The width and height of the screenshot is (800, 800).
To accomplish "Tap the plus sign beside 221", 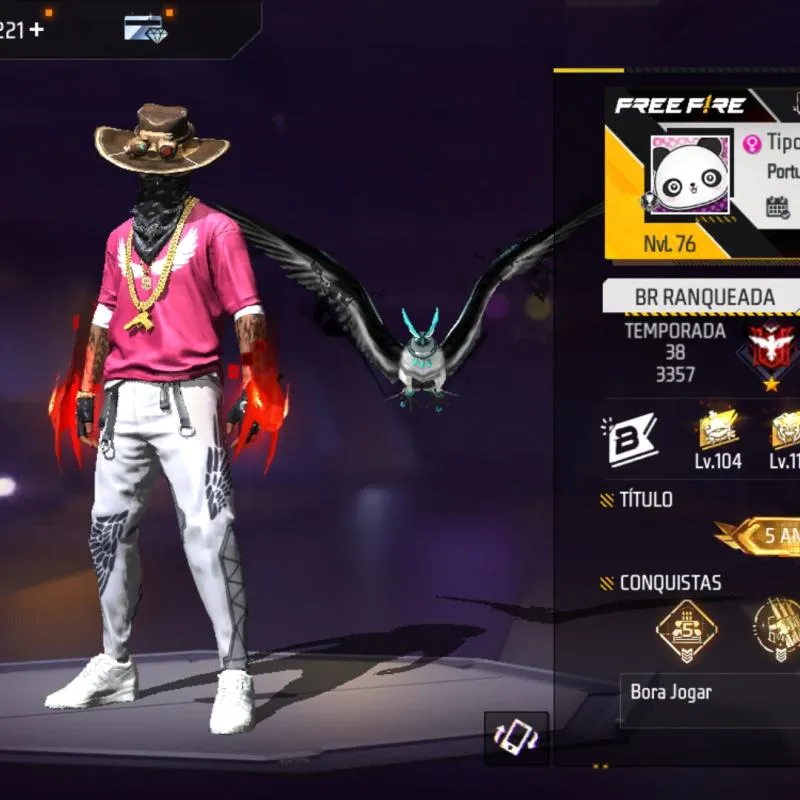I will 37,29.
